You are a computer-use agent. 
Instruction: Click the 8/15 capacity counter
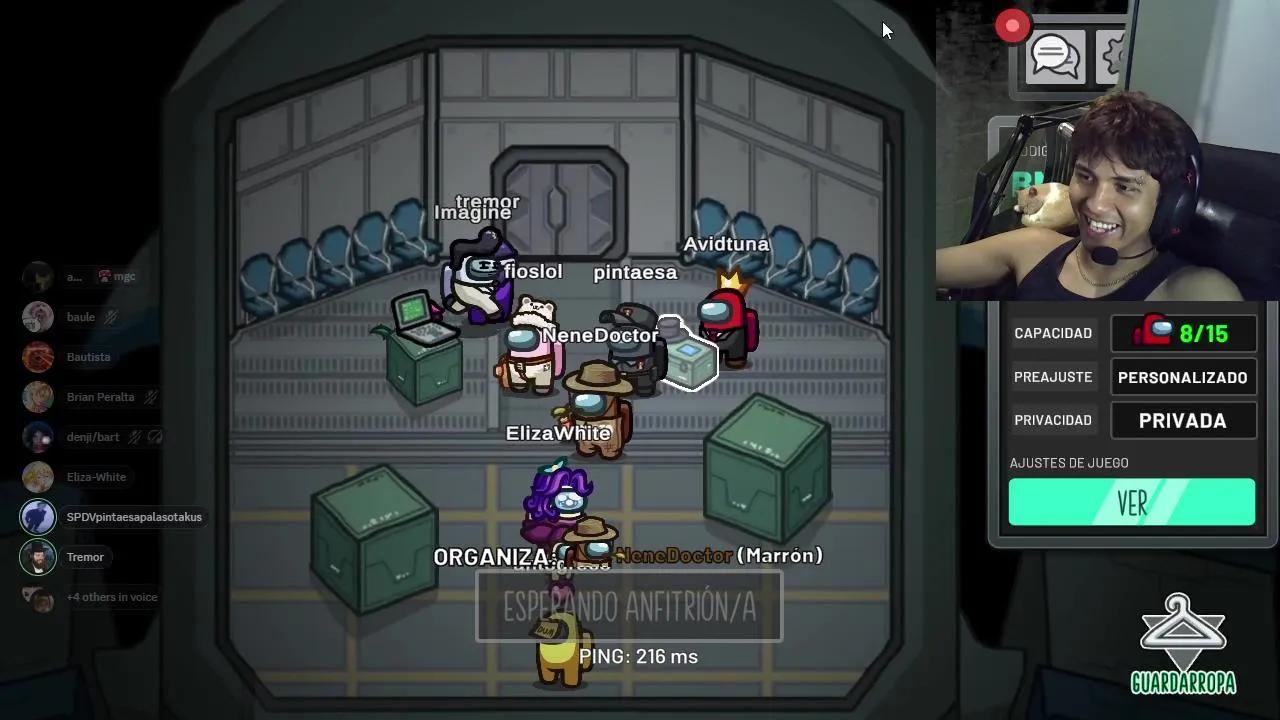point(1184,333)
